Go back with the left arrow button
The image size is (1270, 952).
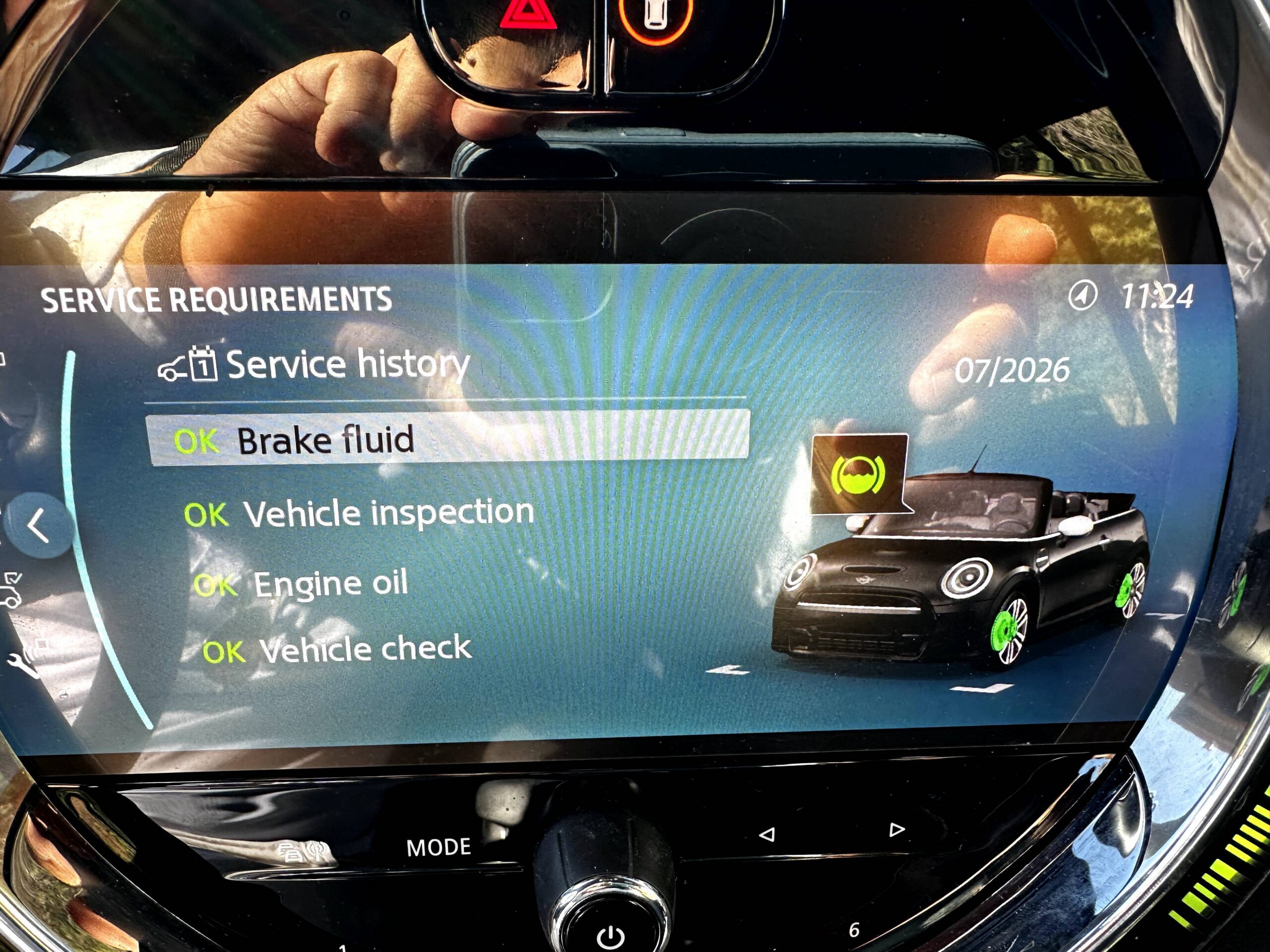click(39, 525)
